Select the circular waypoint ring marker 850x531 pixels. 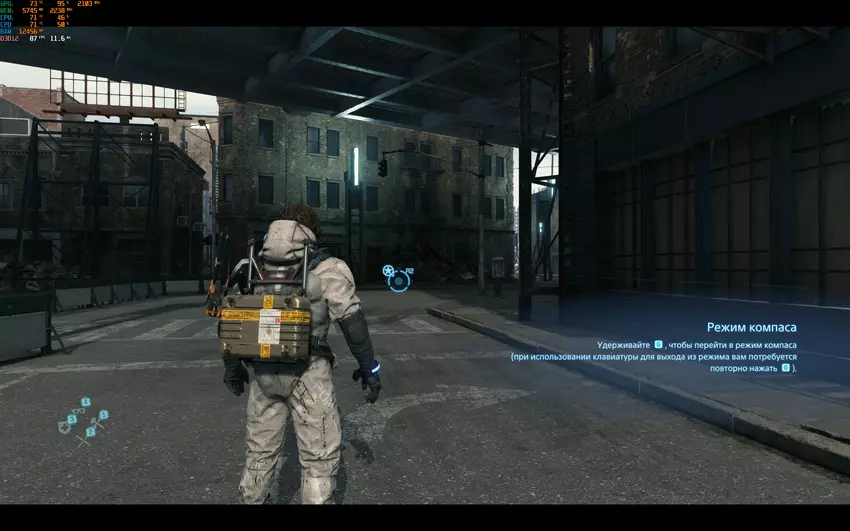399,282
